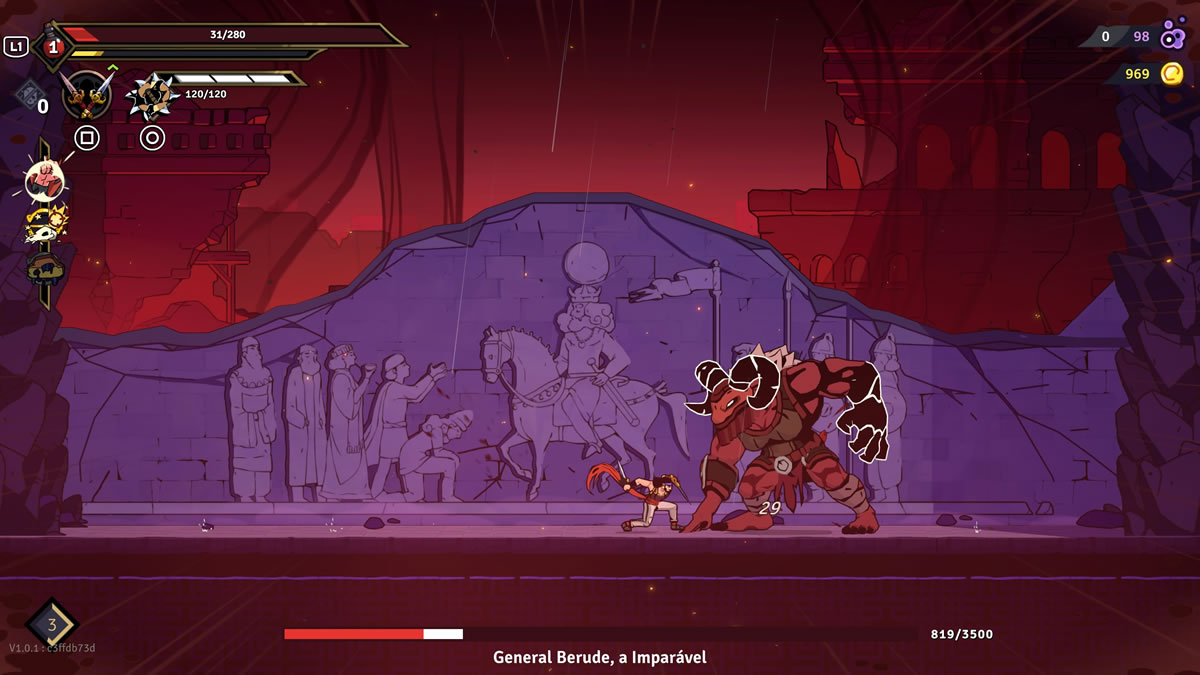Pick the bottom brown medallion icon
Screen dimensions: 1200x675
(45, 268)
